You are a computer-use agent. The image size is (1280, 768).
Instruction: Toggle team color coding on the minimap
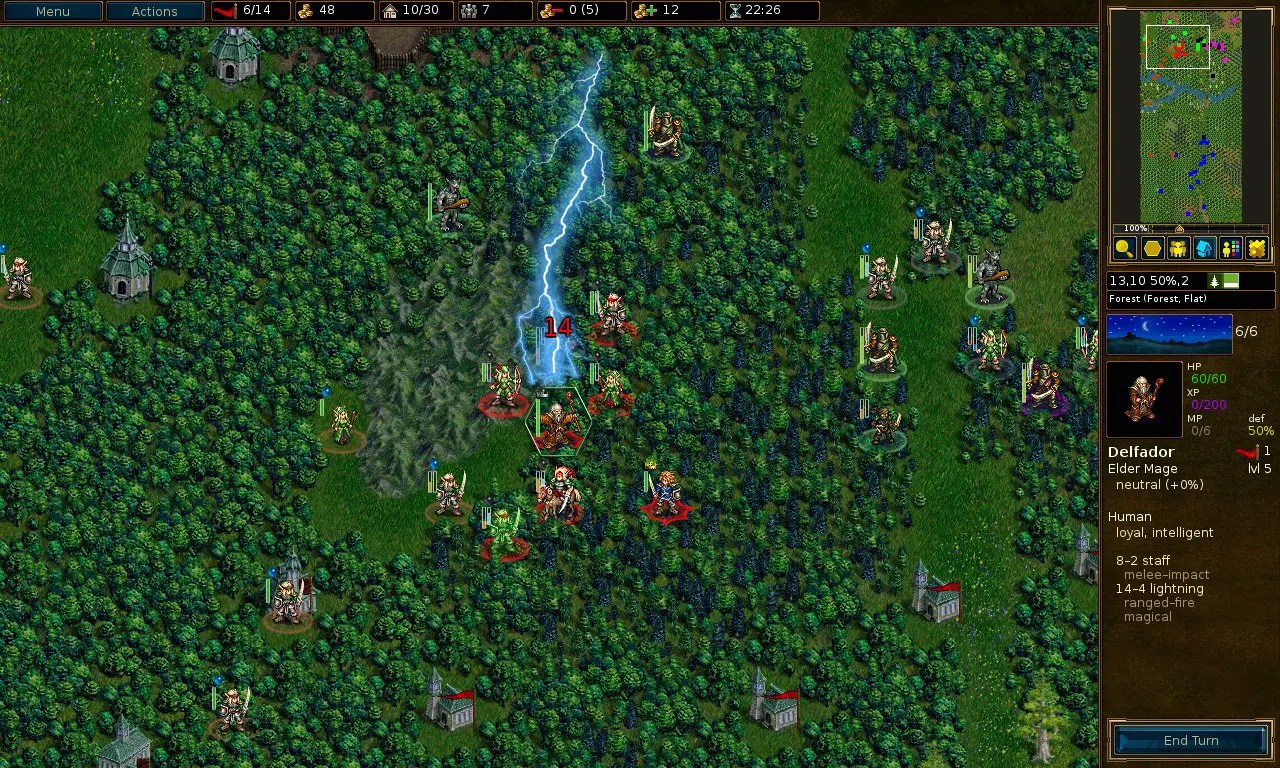click(1231, 249)
